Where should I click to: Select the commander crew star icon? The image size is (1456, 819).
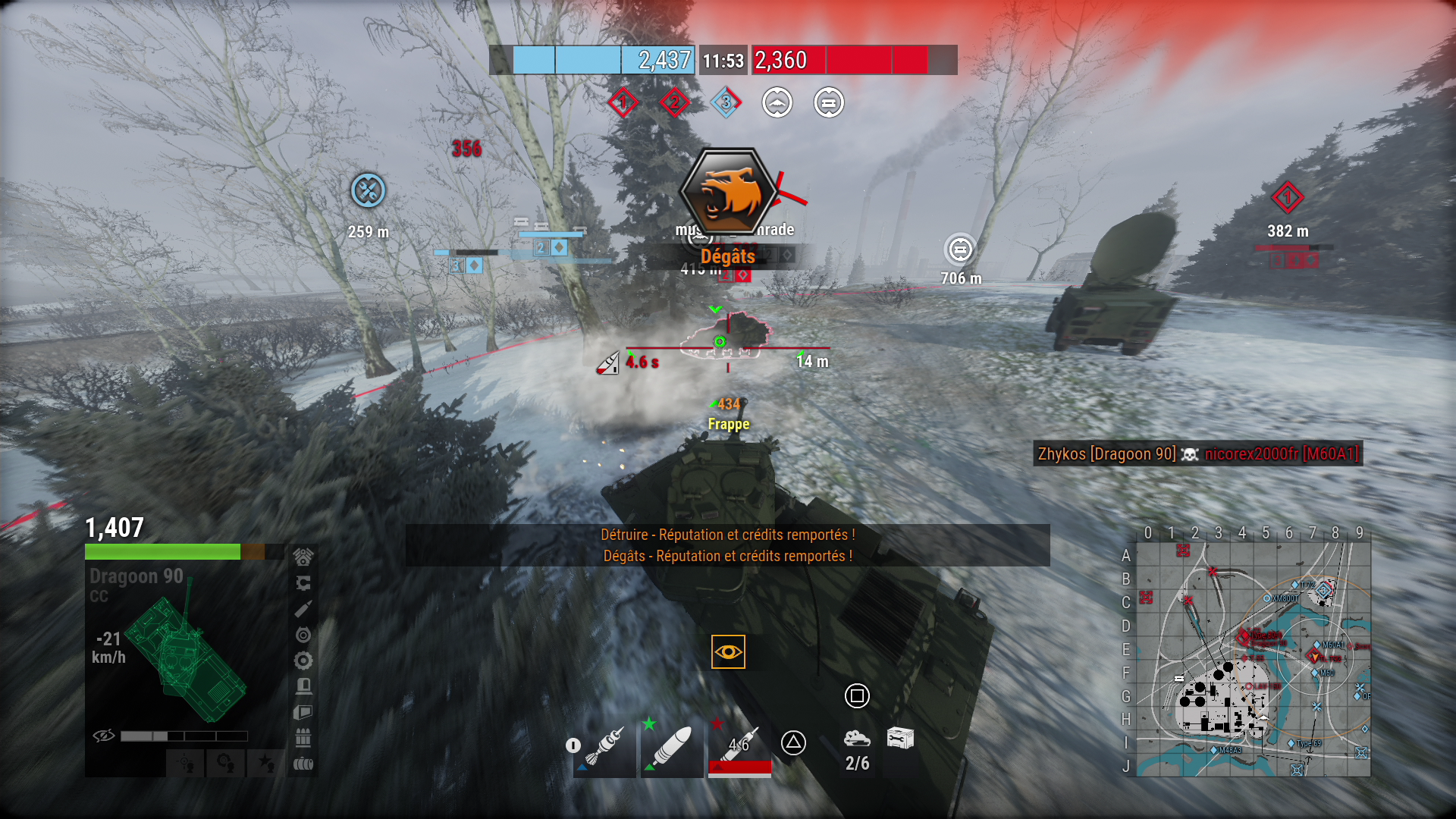click(x=265, y=761)
